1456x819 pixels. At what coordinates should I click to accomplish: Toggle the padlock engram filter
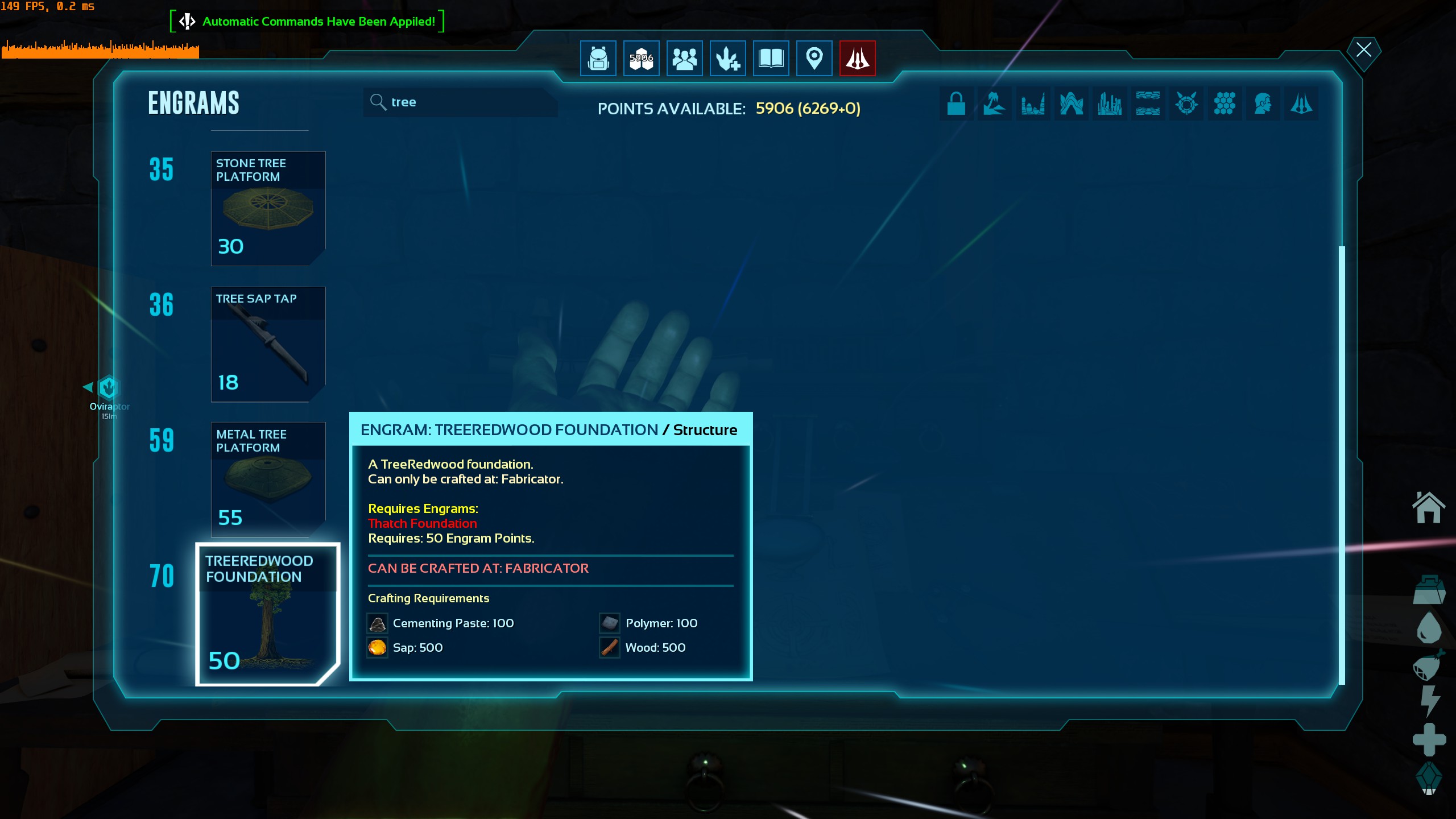[956, 104]
